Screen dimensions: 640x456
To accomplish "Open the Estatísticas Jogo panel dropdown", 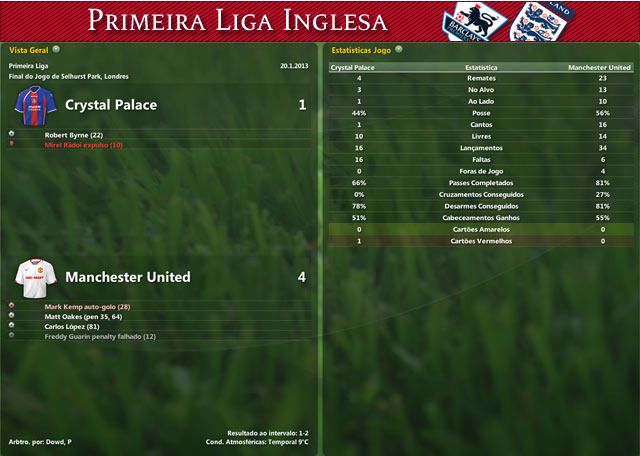I will (x=399, y=48).
